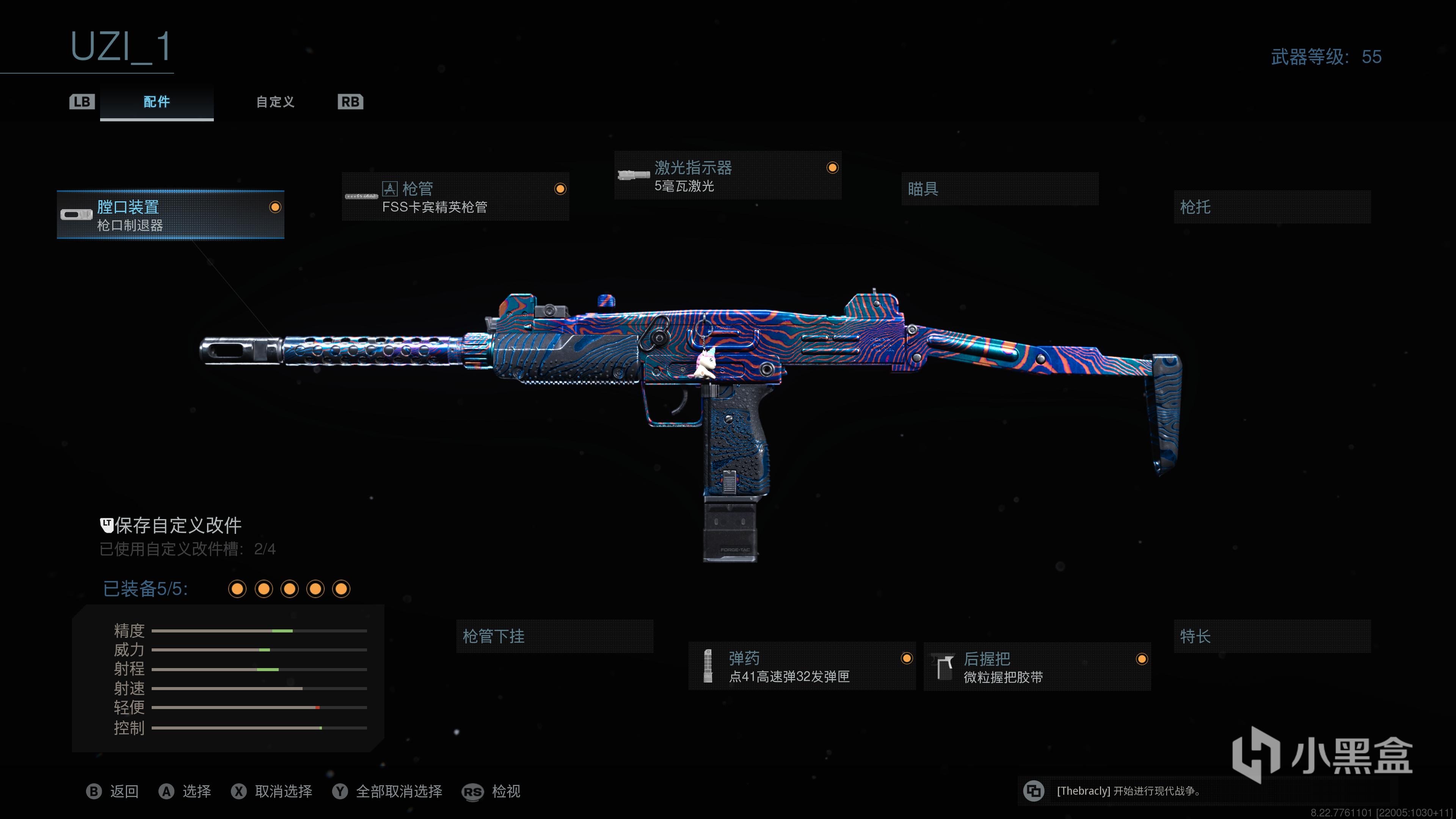Select the 膛口装置 muzzle slot
The image size is (1456, 819).
[170, 215]
